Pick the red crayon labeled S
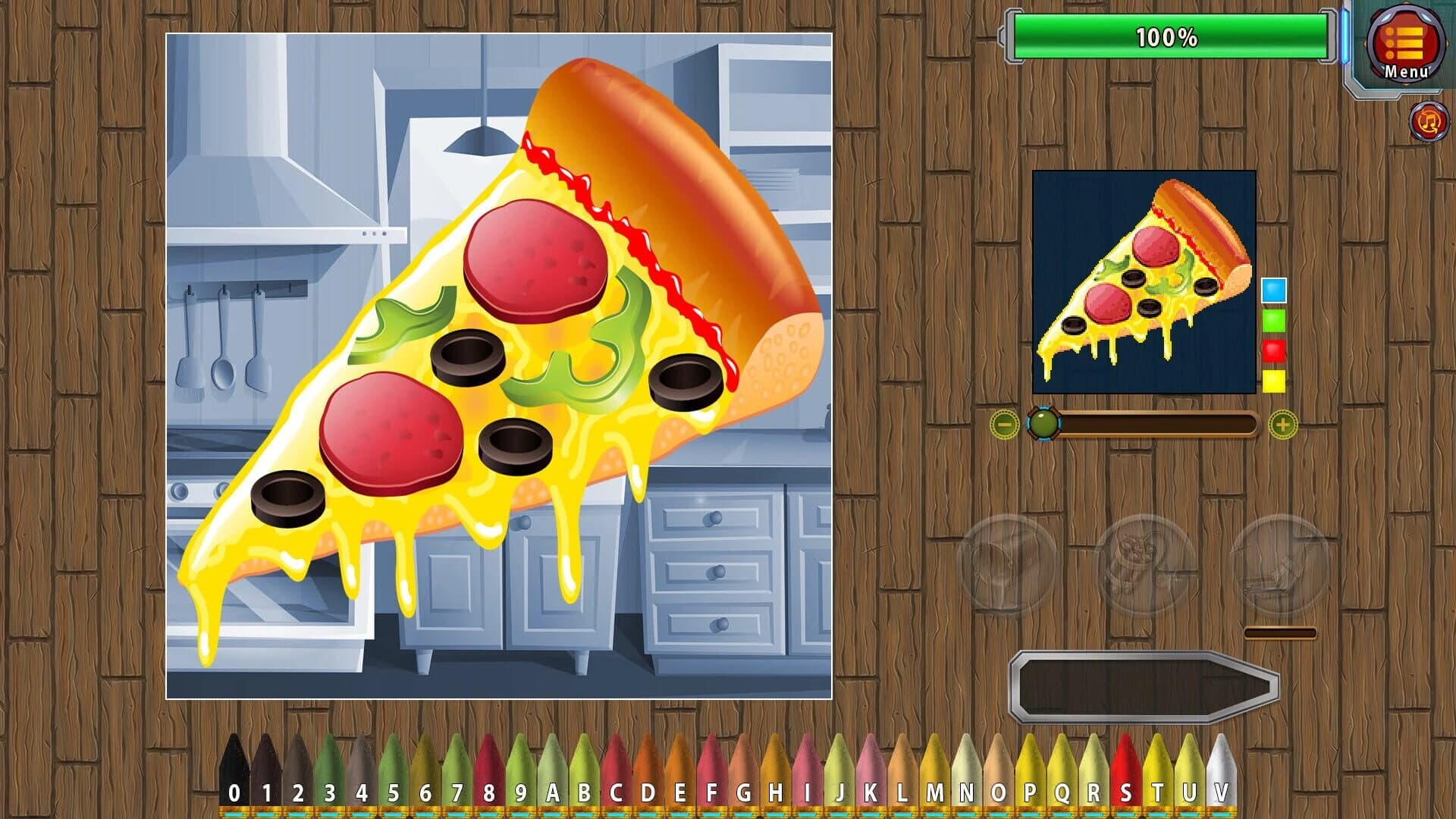This screenshot has height=819, width=1456. tap(1126, 773)
